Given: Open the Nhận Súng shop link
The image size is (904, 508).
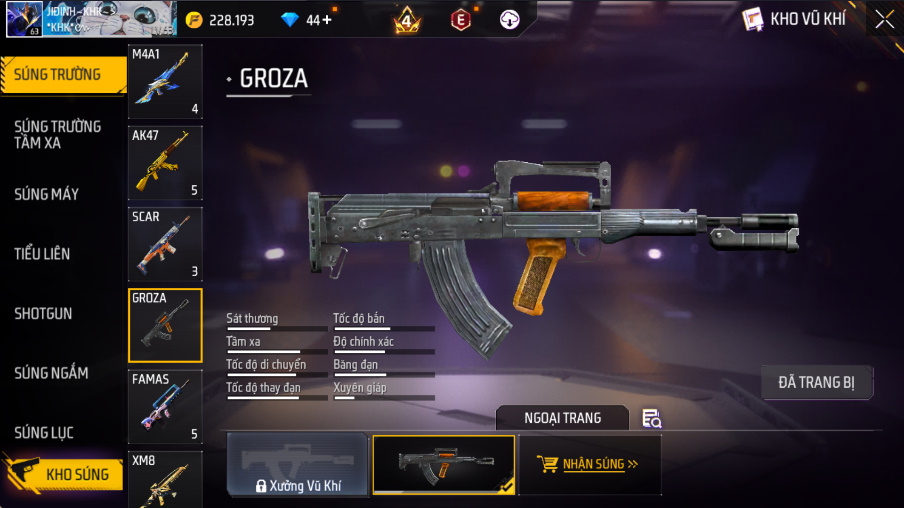Looking at the screenshot, I should (x=589, y=465).
